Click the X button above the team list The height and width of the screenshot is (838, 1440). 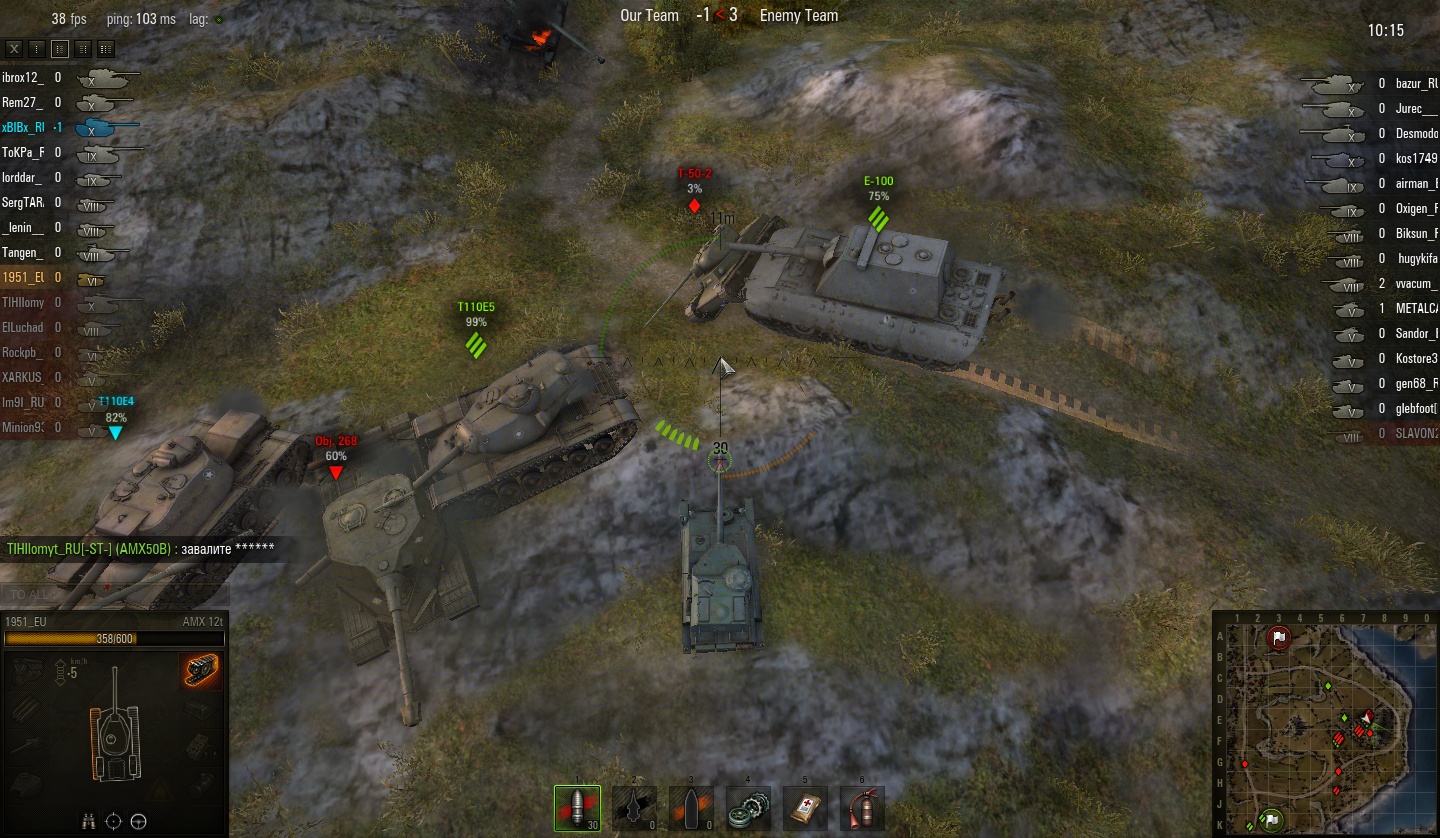coord(14,48)
